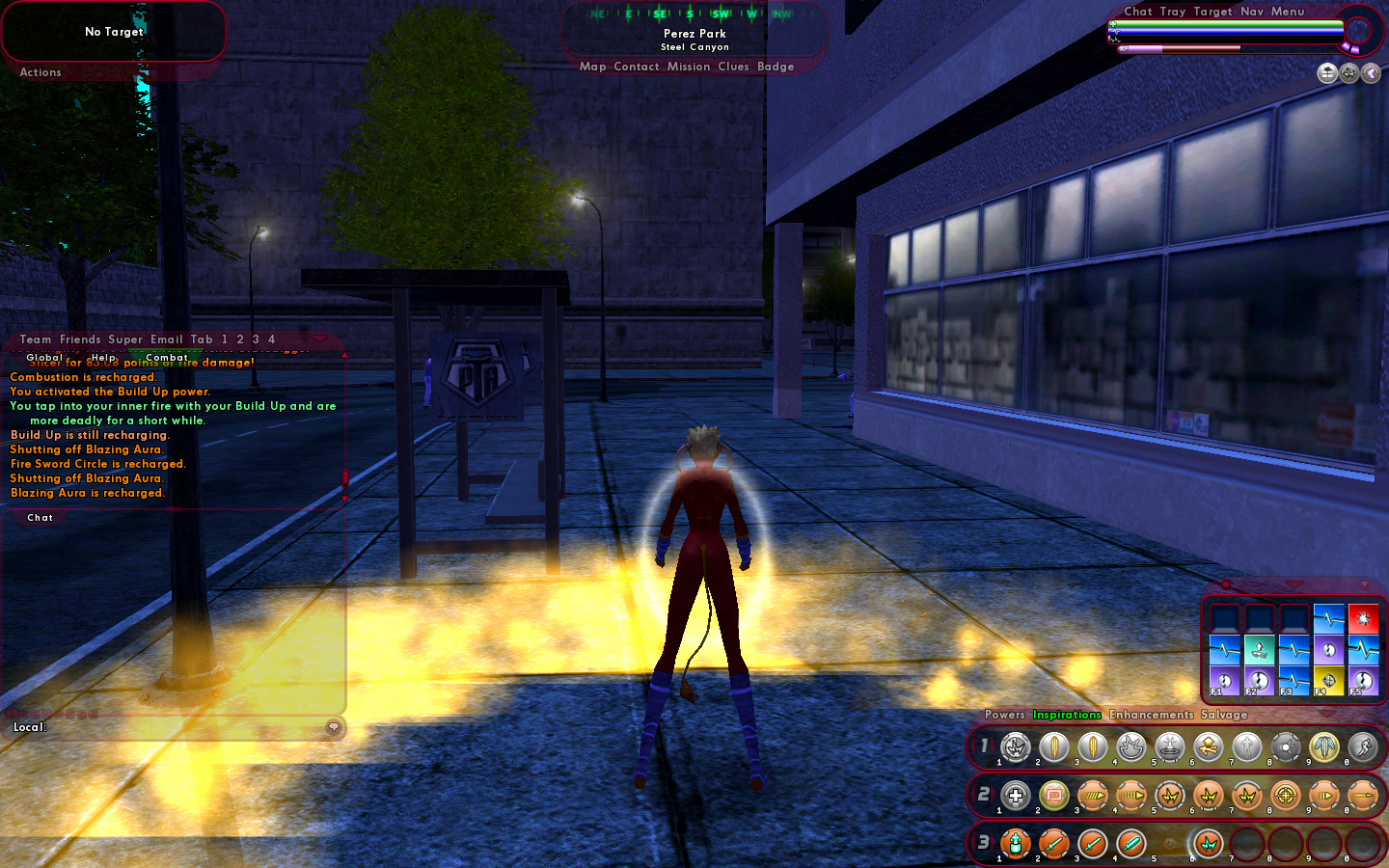
Task: Open the Email window
Action: (x=166, y=339)
